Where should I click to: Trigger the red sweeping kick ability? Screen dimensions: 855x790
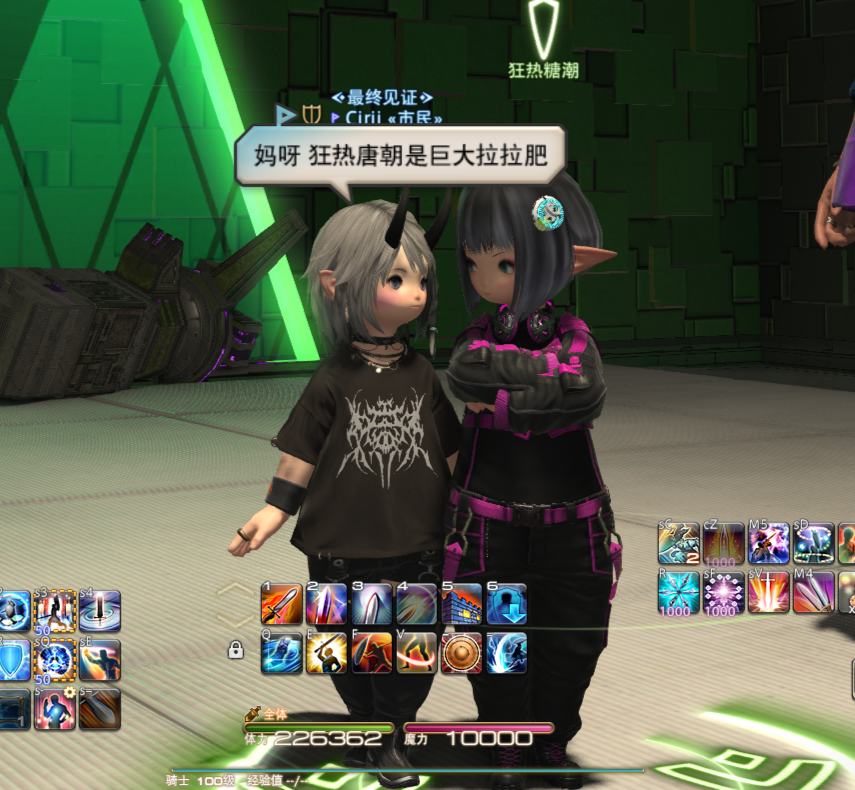(x=416, y=652)
